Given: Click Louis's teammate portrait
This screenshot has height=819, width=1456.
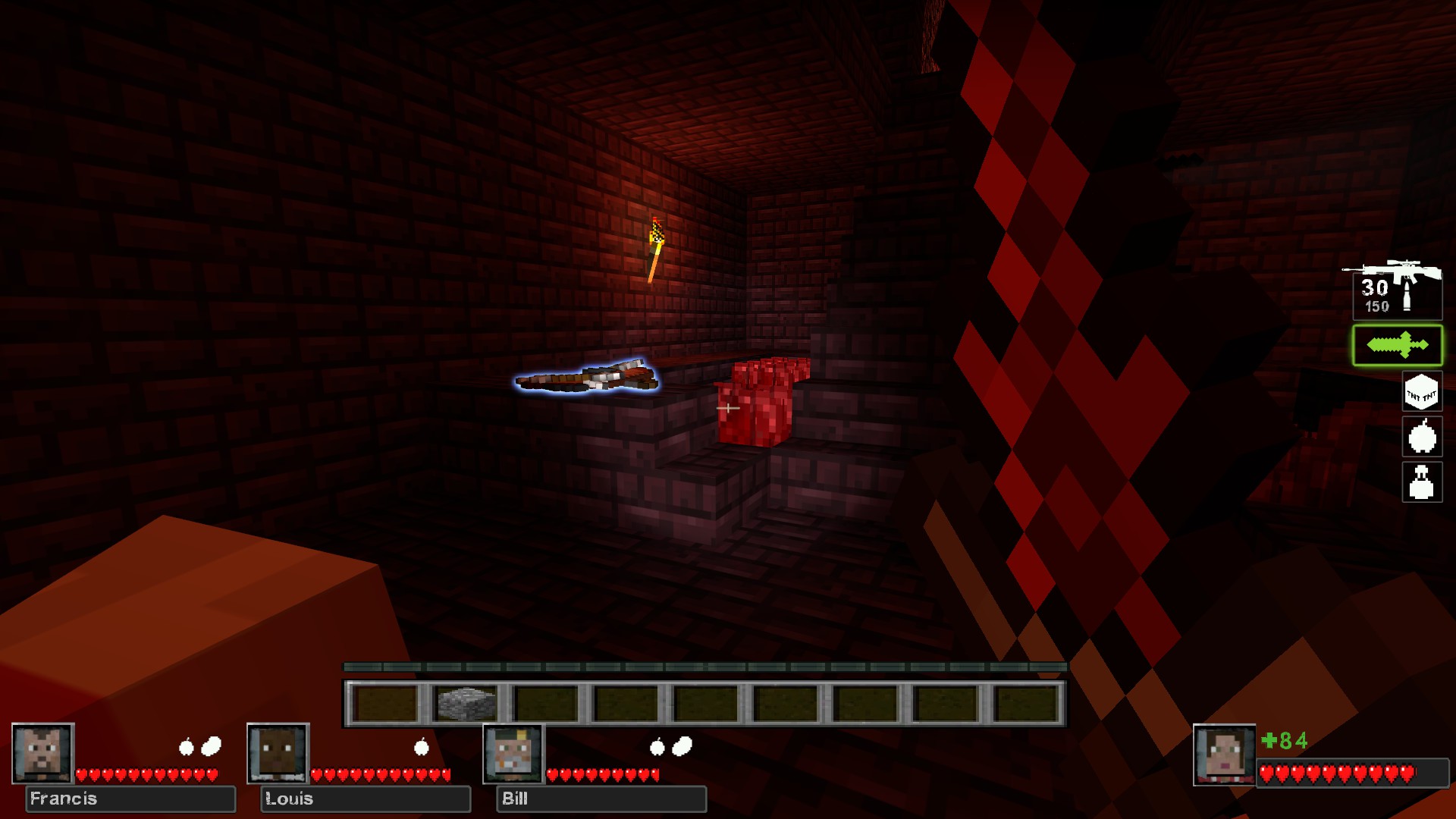Looking at the screenshot, I should [x=278, y=753].
